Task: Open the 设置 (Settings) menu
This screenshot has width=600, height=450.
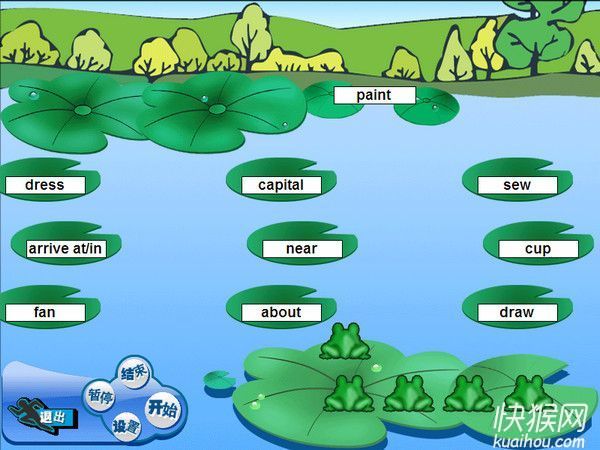Action: (x=126, y=427)
